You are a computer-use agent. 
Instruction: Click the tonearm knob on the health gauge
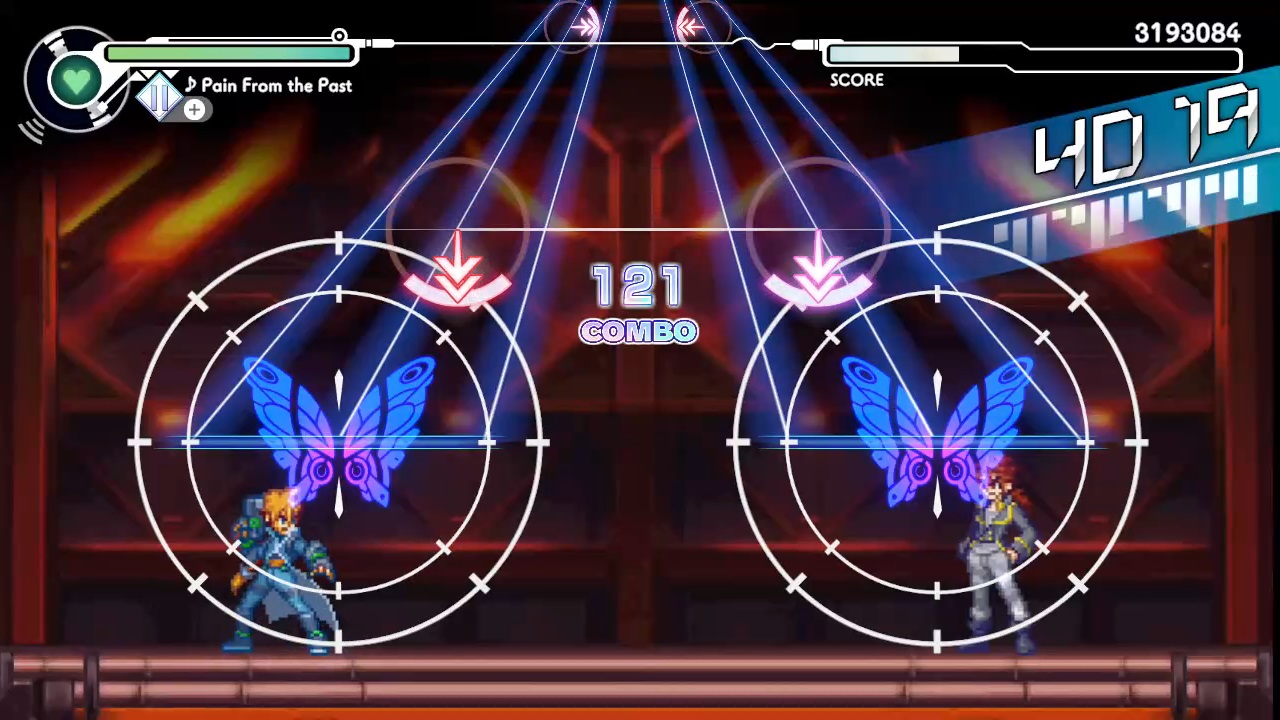(x=339, y=37)
